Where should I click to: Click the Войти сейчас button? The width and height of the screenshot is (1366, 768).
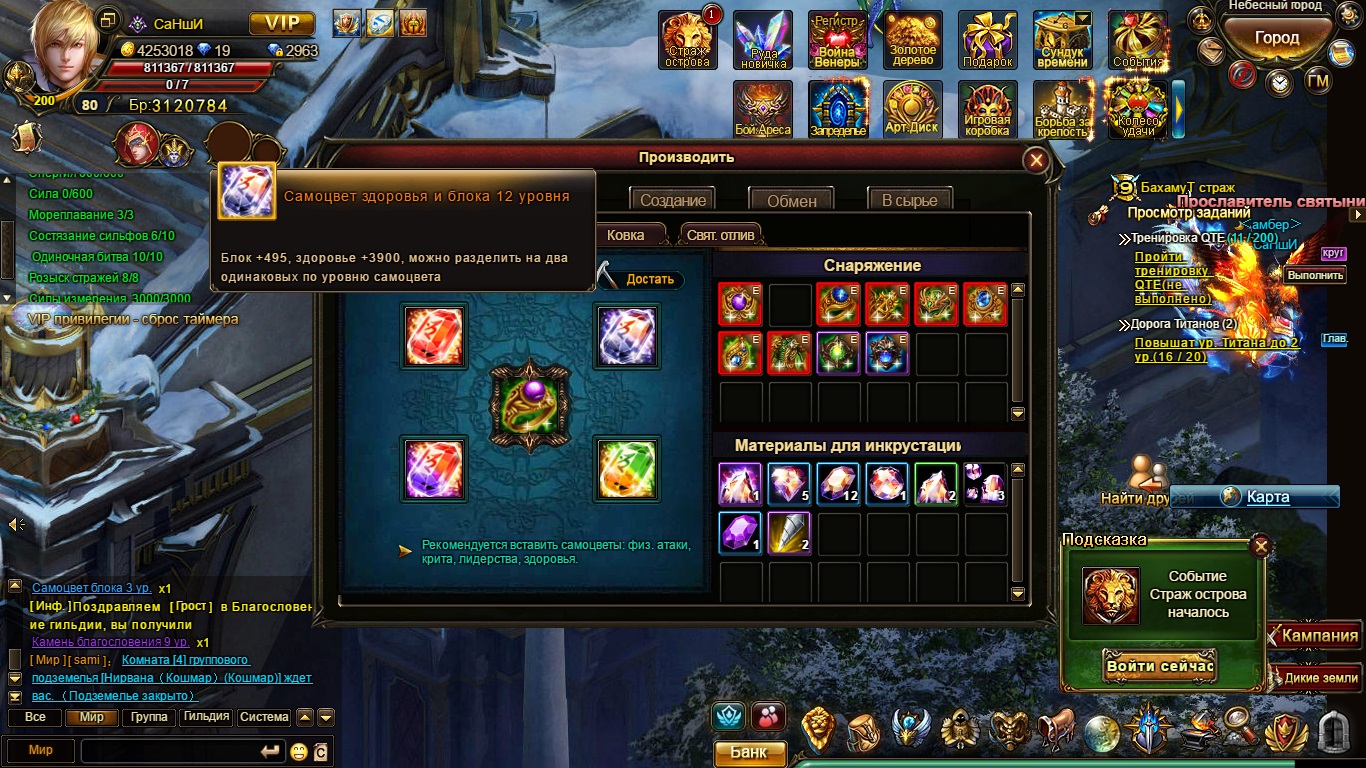1160,666
